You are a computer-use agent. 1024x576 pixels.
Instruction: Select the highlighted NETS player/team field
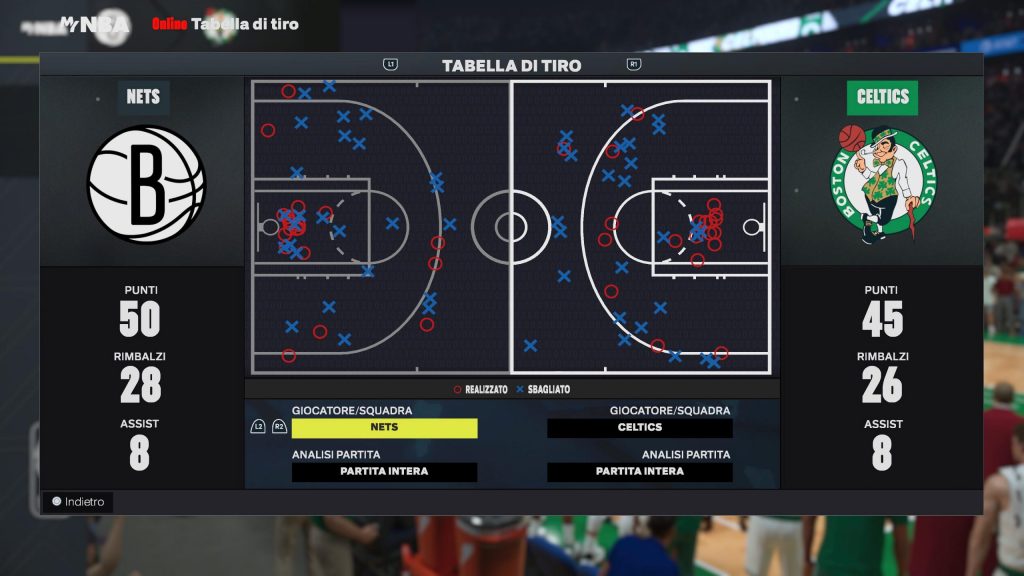(384, 428)
